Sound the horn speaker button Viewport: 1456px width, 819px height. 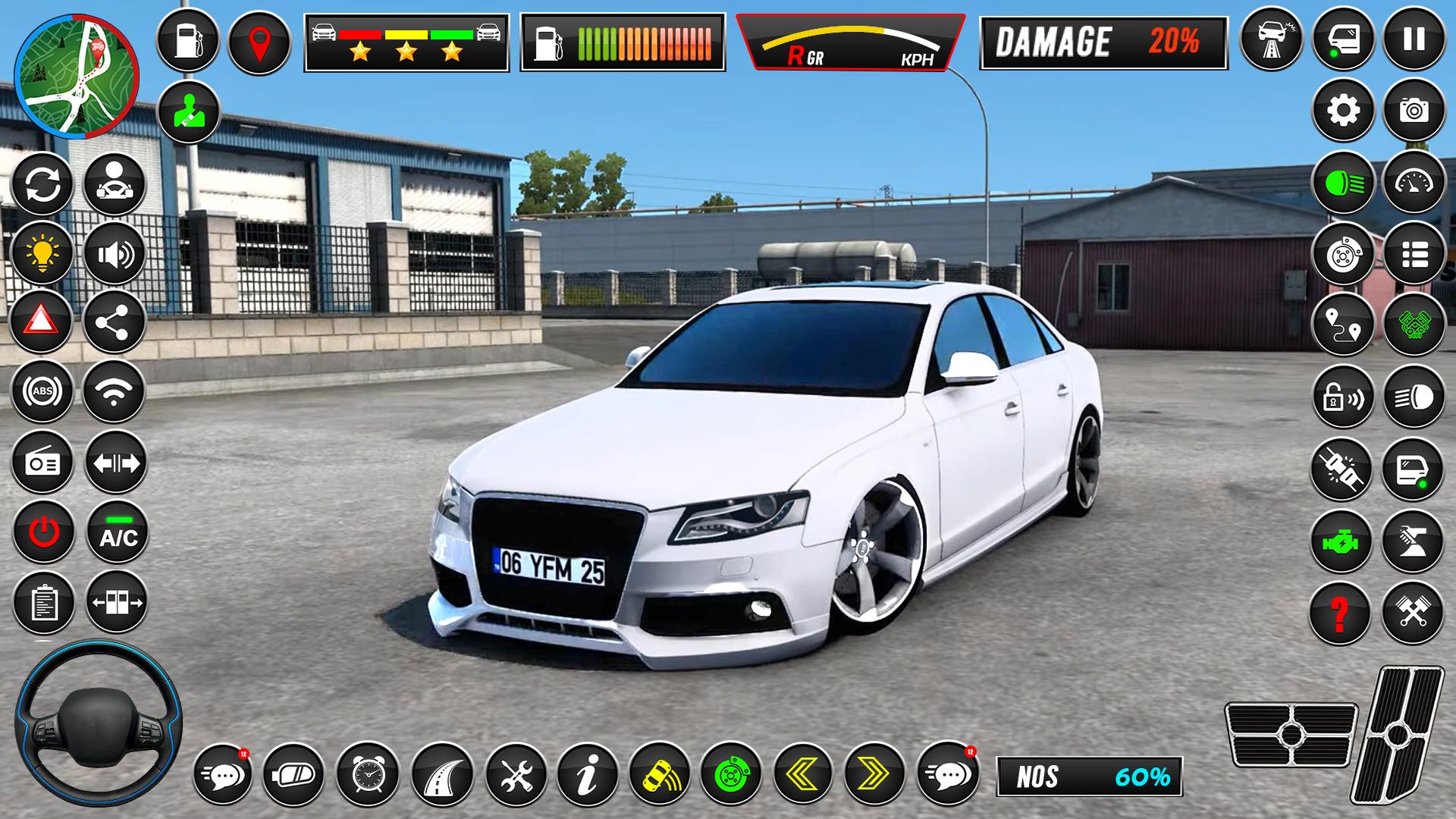pyautogui.click(x=115, y=252)
